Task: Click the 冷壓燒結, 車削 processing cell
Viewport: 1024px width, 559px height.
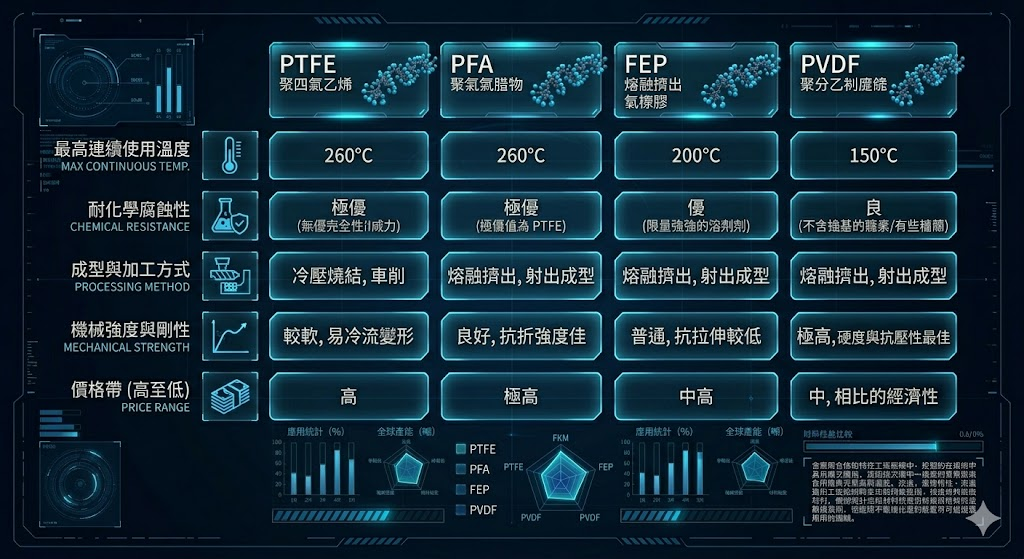Action: pyautogui.click(x=348, y=275)
